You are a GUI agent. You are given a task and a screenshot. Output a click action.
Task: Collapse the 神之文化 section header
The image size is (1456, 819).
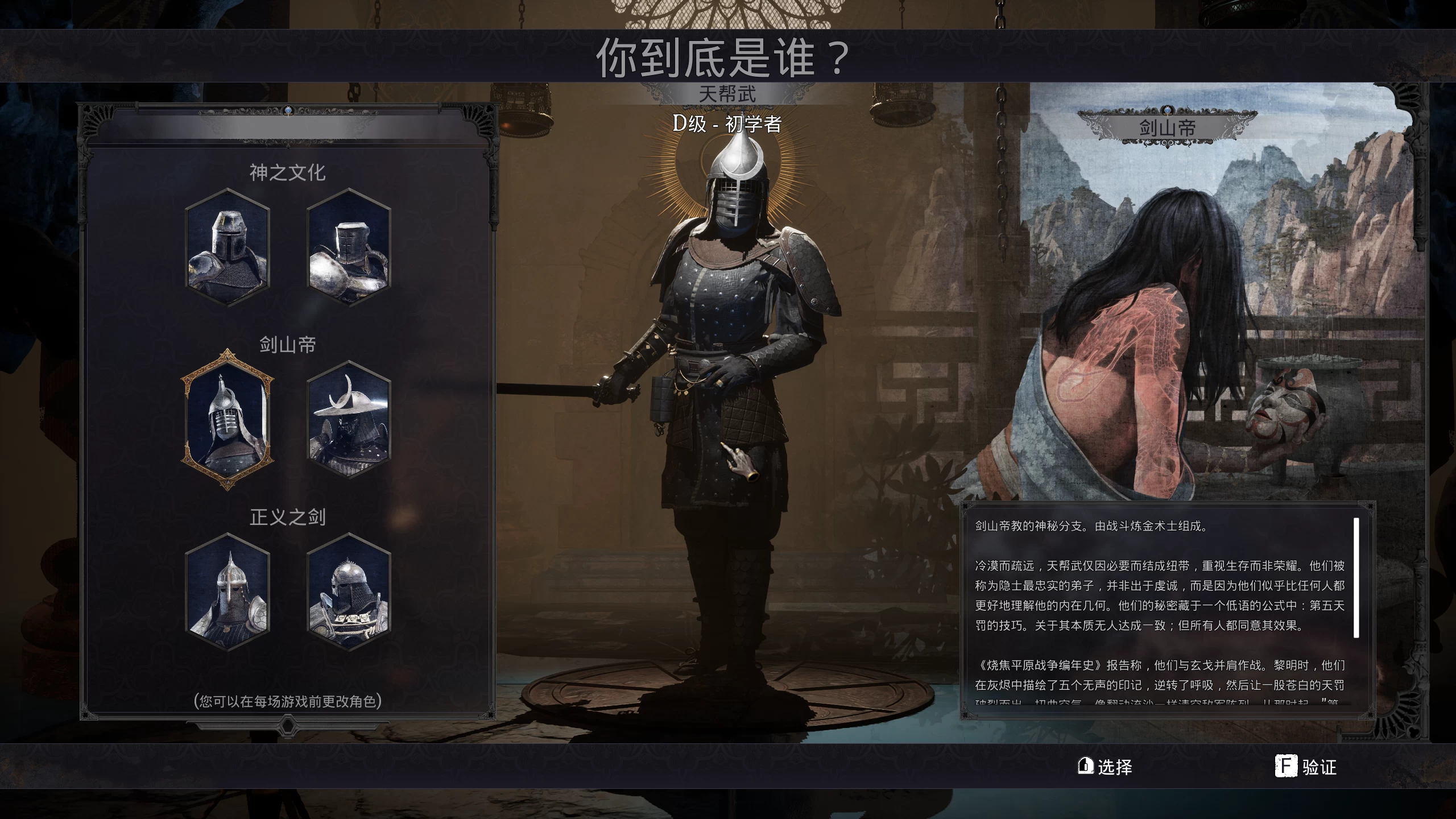pos(288,172)
